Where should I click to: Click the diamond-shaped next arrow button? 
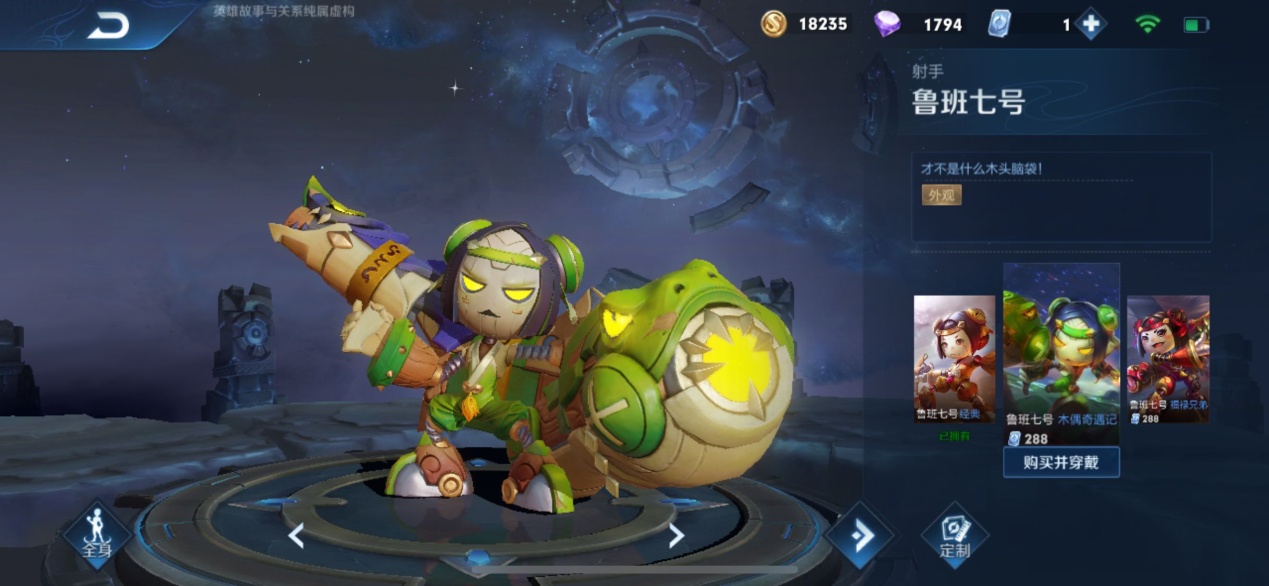pos(859,536)
